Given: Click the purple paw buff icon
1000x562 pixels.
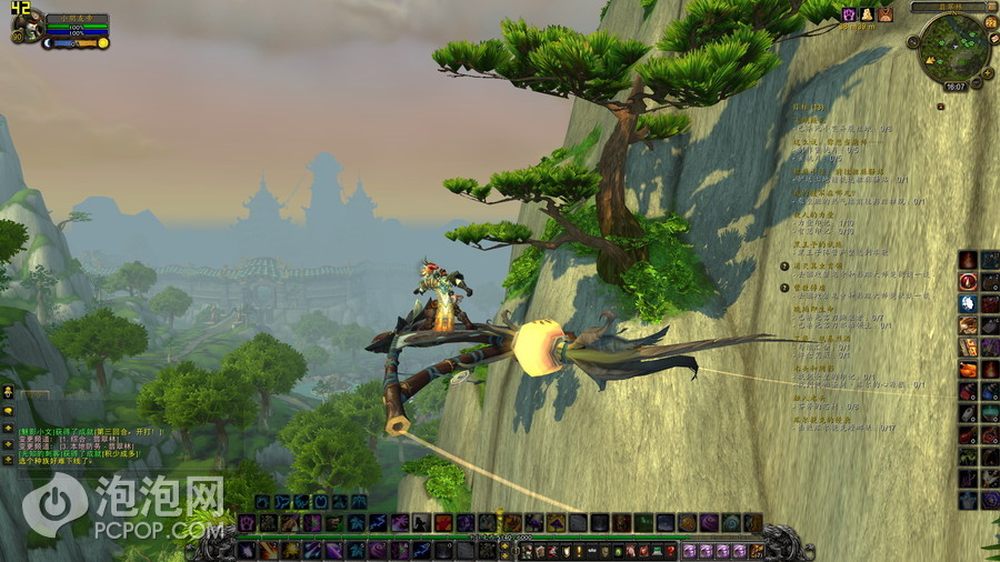Looking at the screenshot, I should 849,14.
